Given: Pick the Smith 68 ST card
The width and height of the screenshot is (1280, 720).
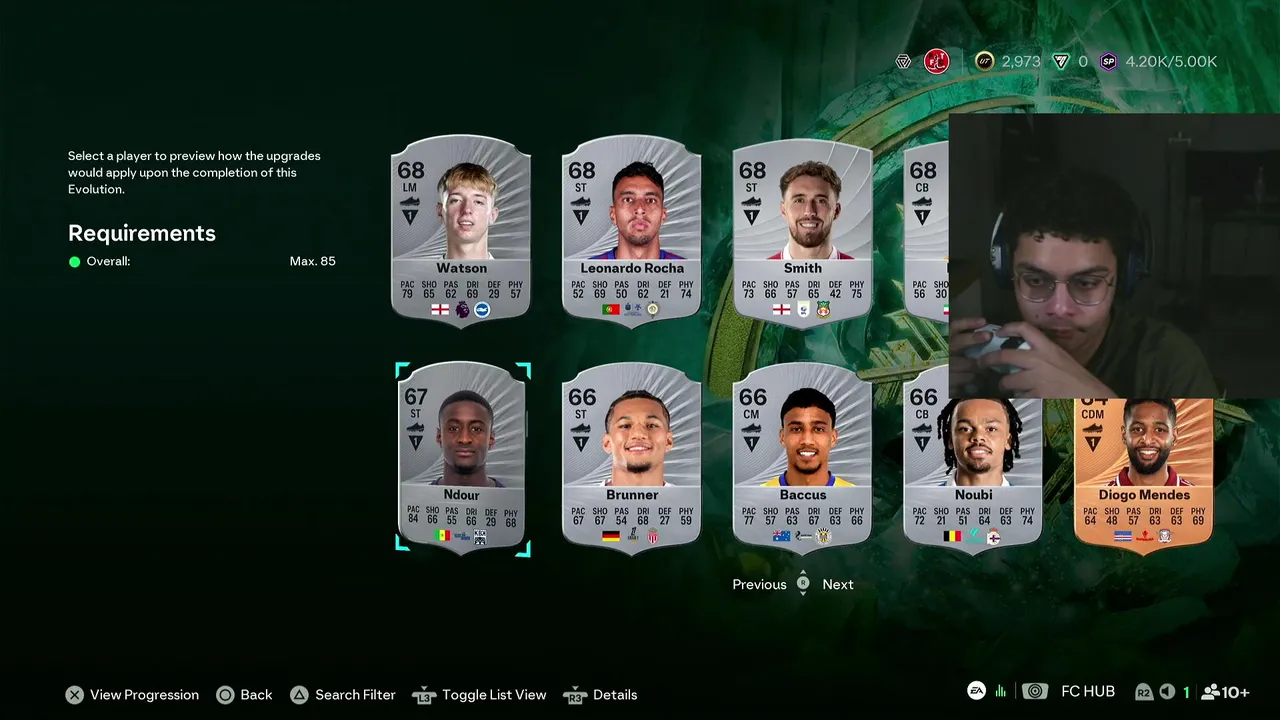Looking at the screenshot, I should click(802, 230).
